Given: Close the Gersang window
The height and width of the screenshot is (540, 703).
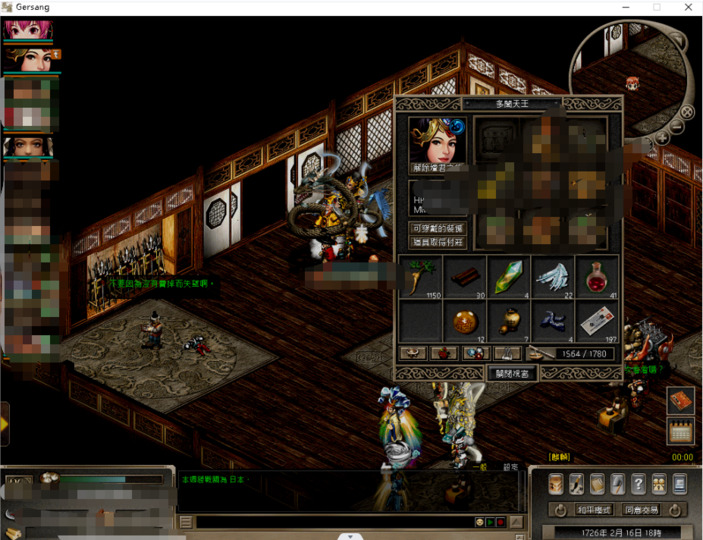Looking at the screenshot, I should tap(686, 7).
